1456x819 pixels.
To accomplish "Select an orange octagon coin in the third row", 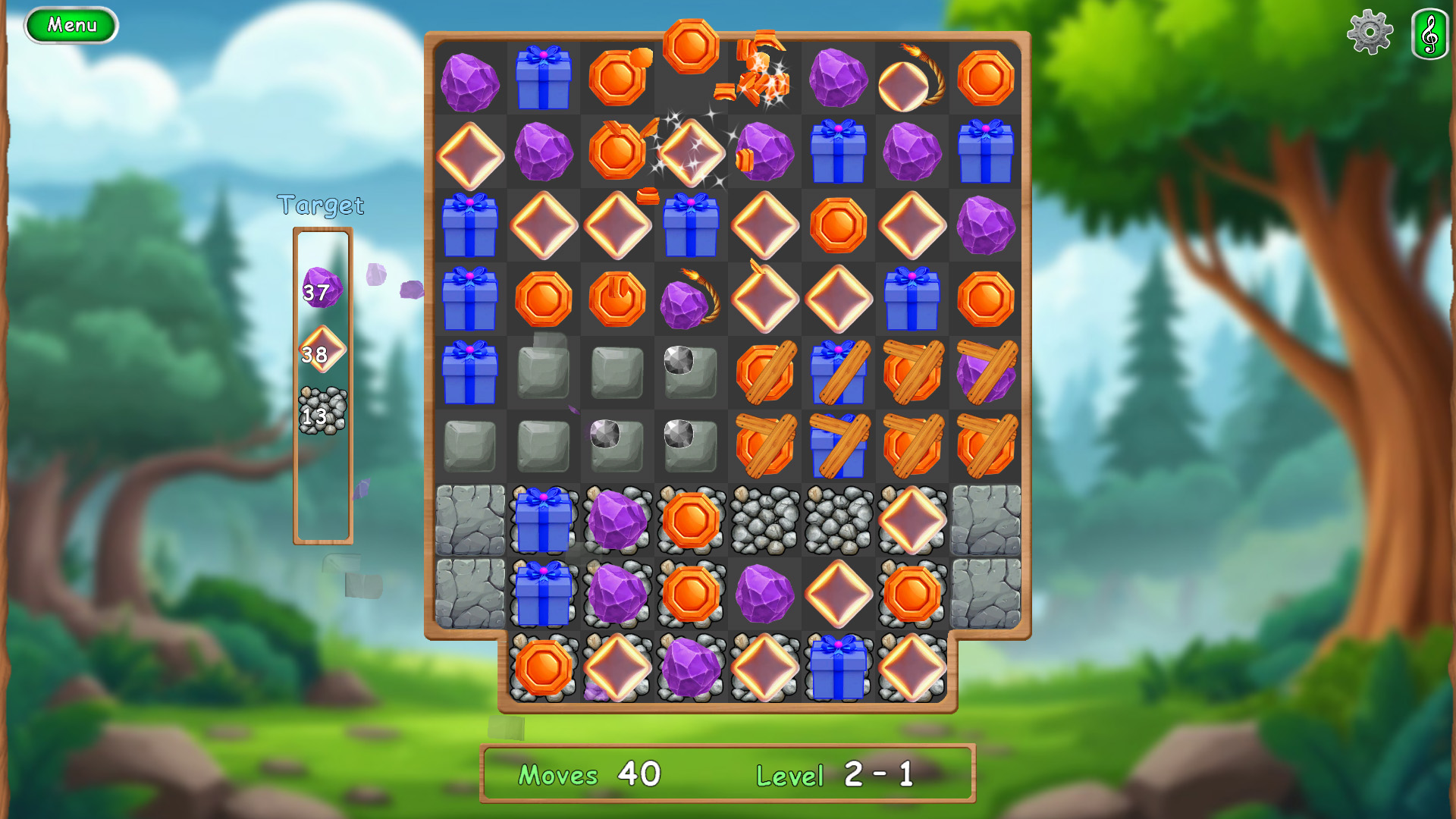I will point(838,226).
